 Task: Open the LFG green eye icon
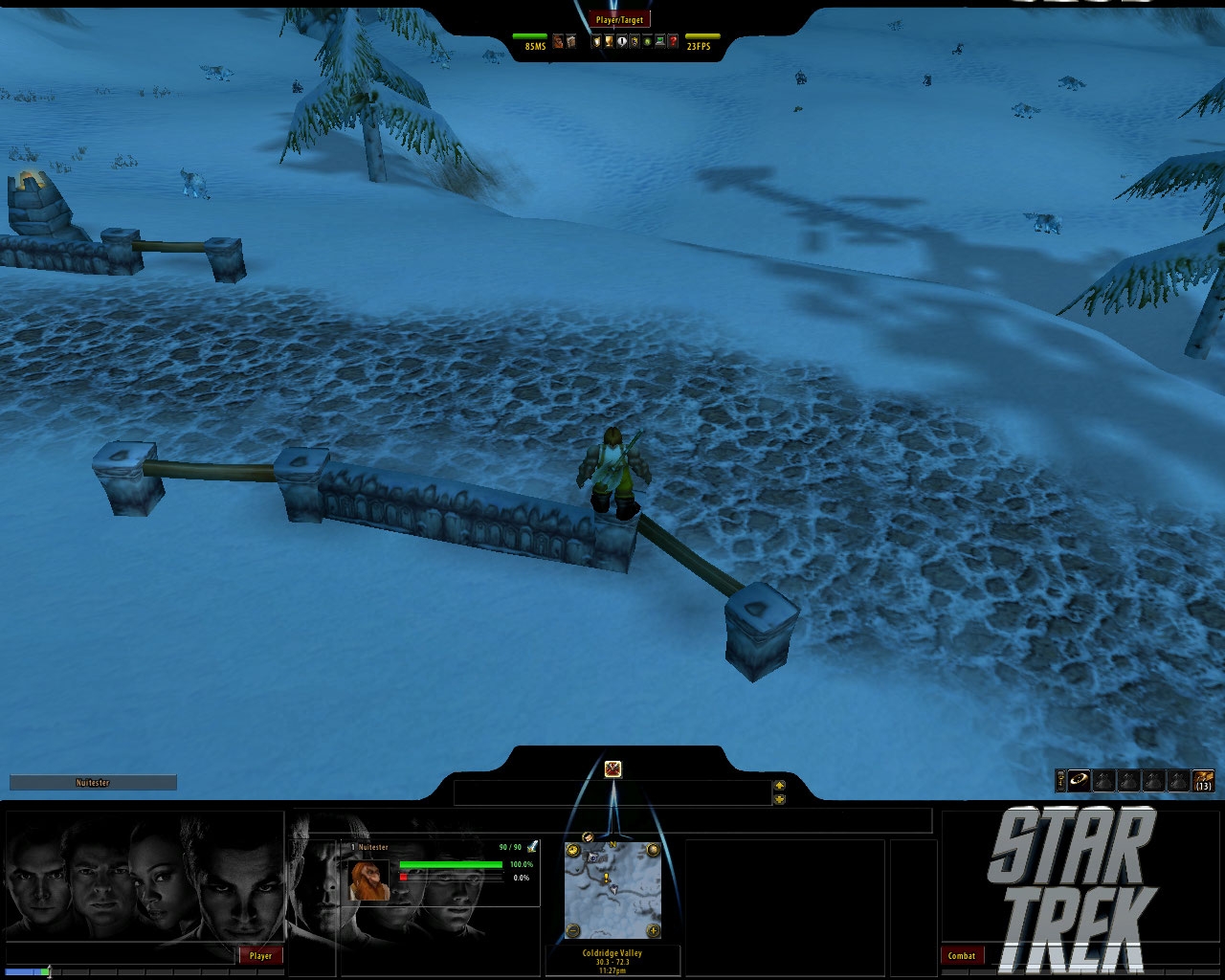[647, 41]
